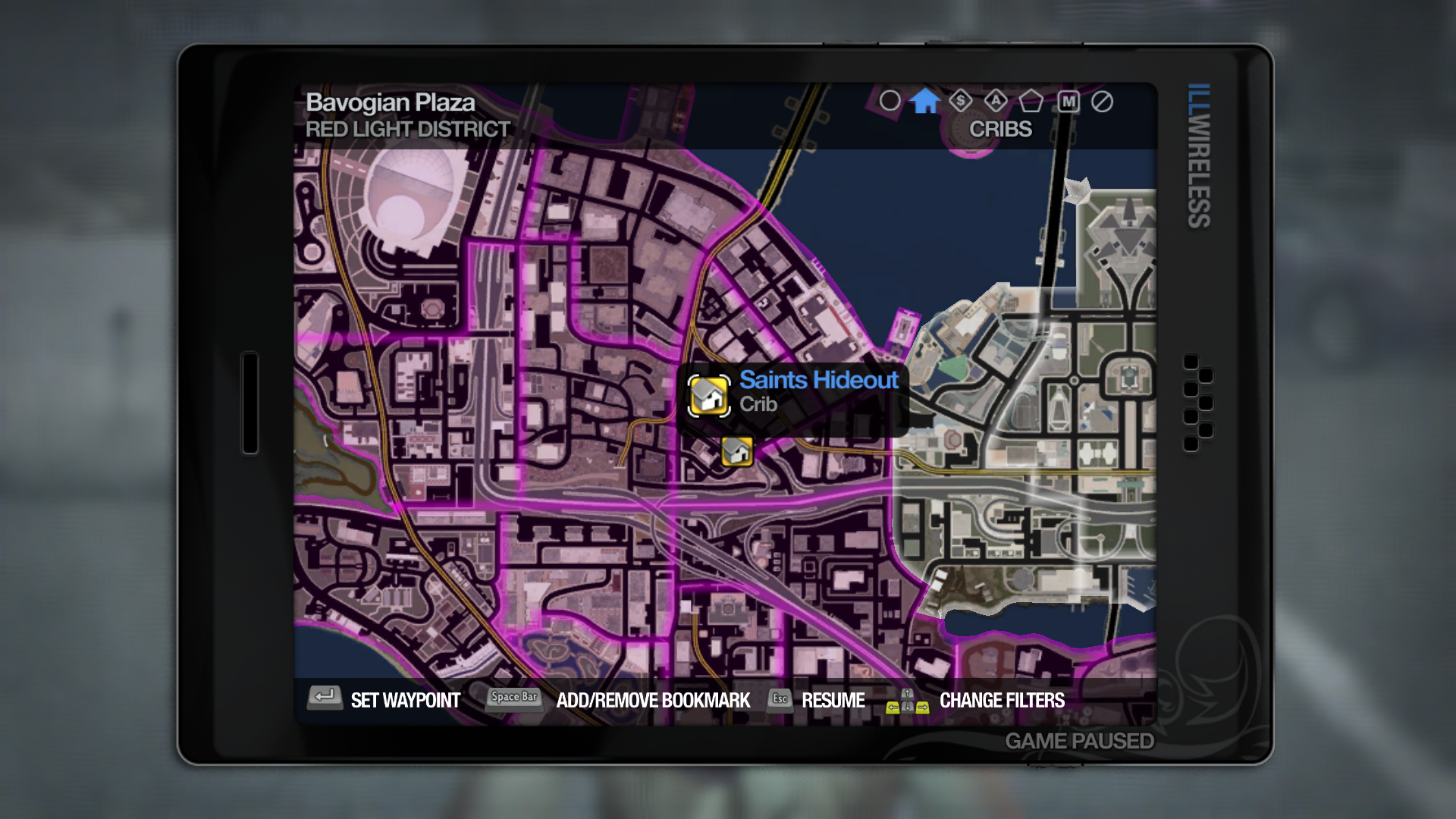The image size is (1456, 819).
Task: Open the filter row beneath ILLWIRELESS label
Action: point(996,101)
